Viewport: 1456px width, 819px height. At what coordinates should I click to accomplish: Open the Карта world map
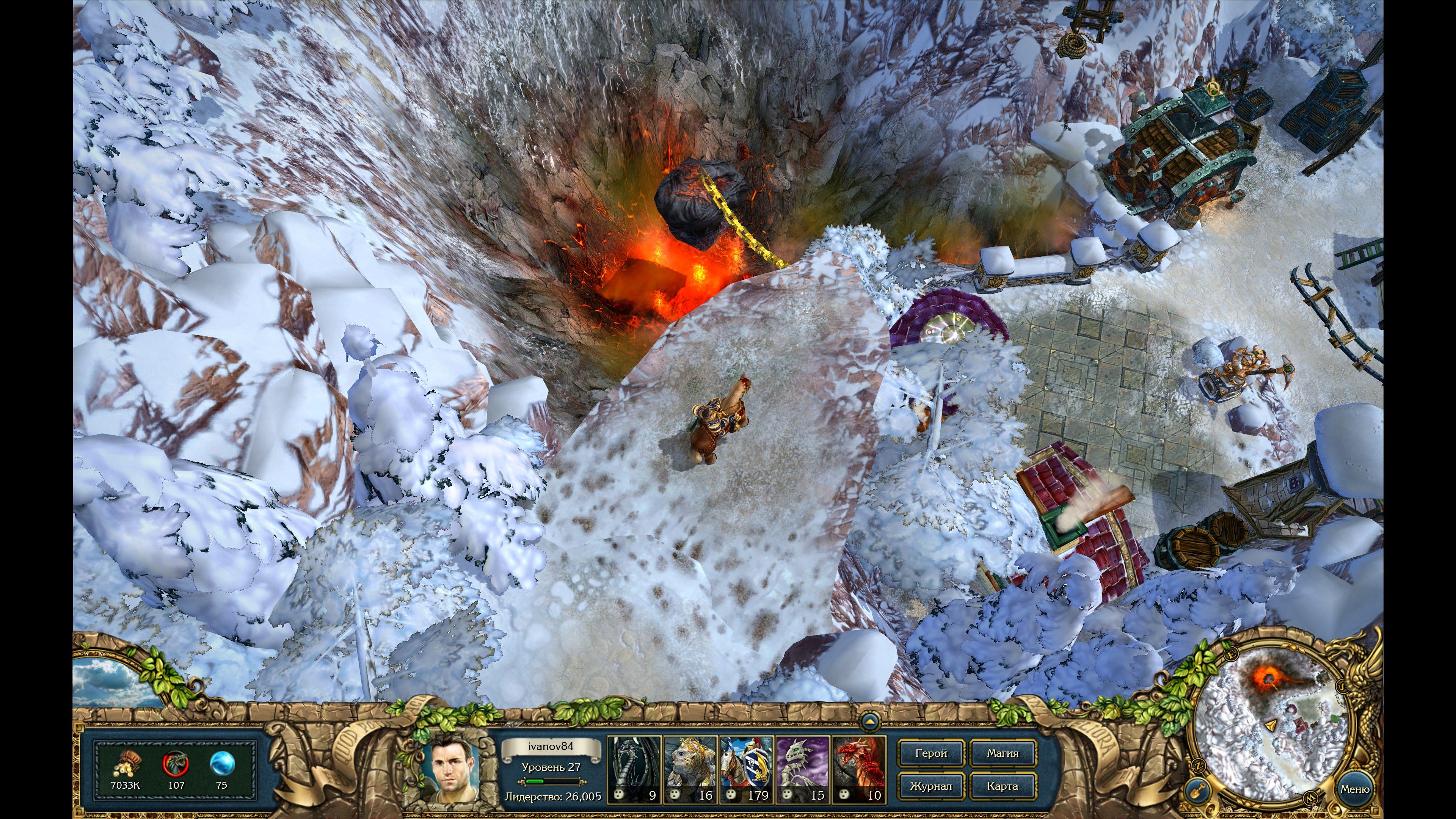click(1003, 786)
